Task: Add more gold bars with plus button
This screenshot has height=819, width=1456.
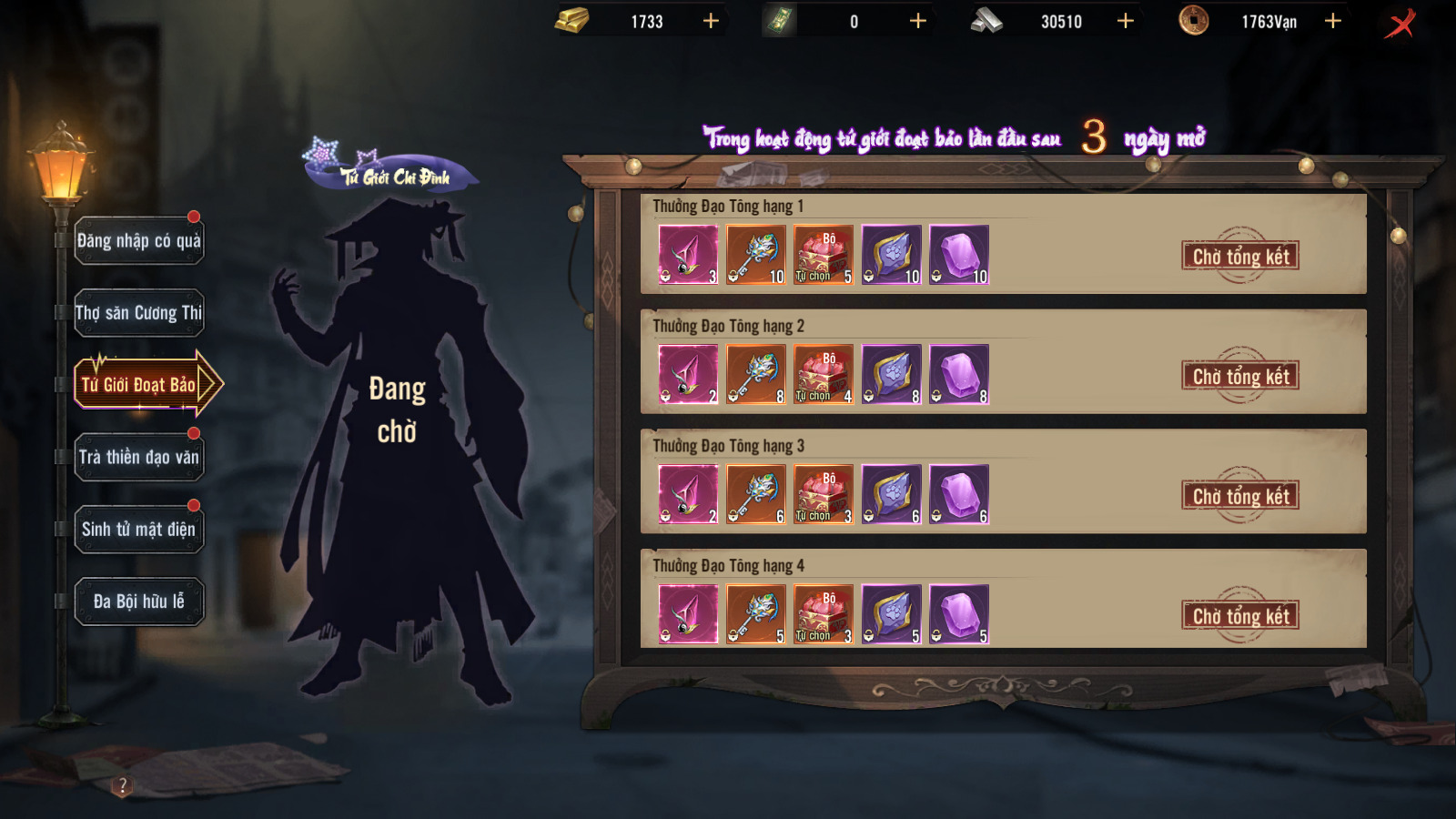Action: tap(711, 21)
